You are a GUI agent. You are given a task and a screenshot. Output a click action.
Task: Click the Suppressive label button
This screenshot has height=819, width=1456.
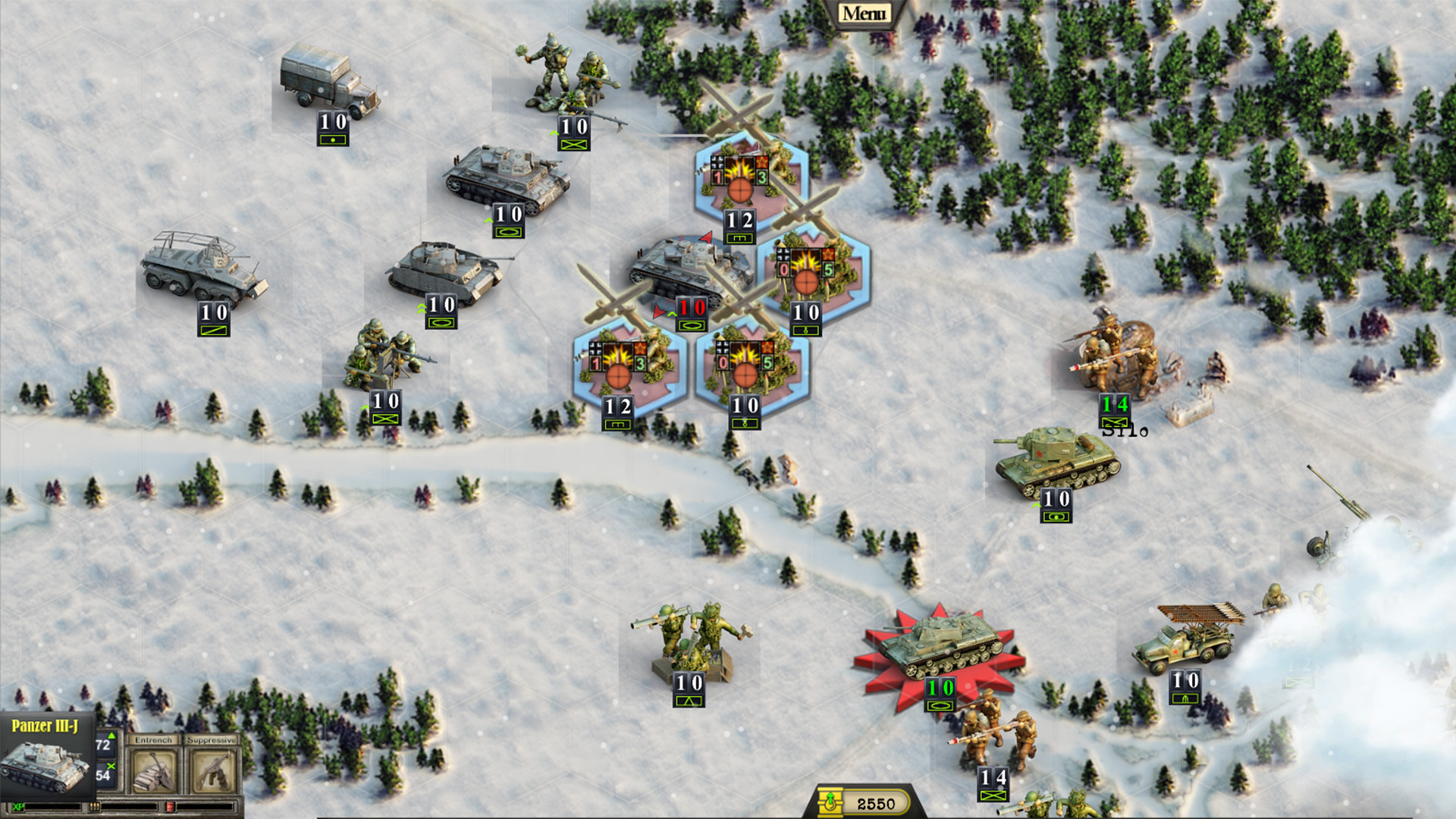click(213, 739)
